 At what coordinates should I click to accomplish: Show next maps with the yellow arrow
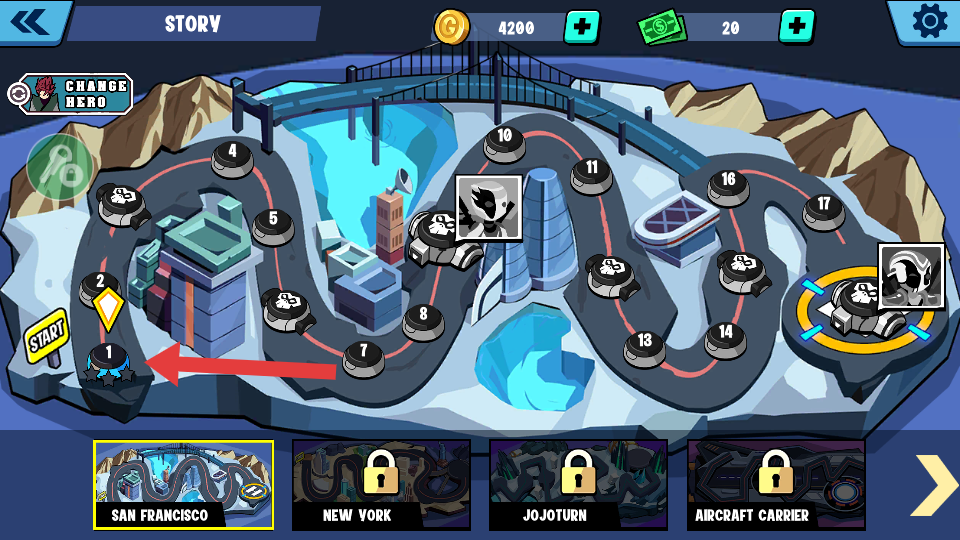pyautogui.click(x=935, y=485)
